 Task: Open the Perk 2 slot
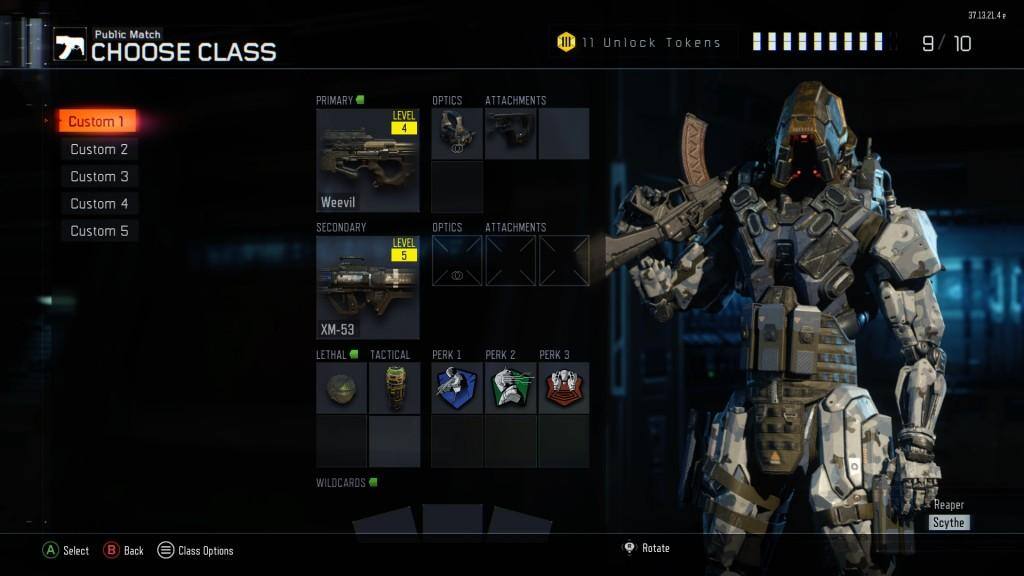pos(511,388)
